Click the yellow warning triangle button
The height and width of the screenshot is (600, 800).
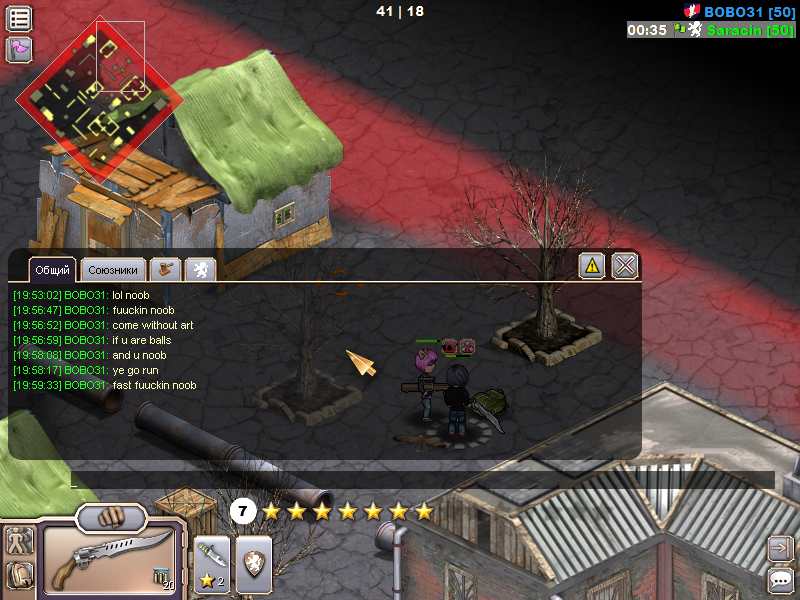pos(592,266)
